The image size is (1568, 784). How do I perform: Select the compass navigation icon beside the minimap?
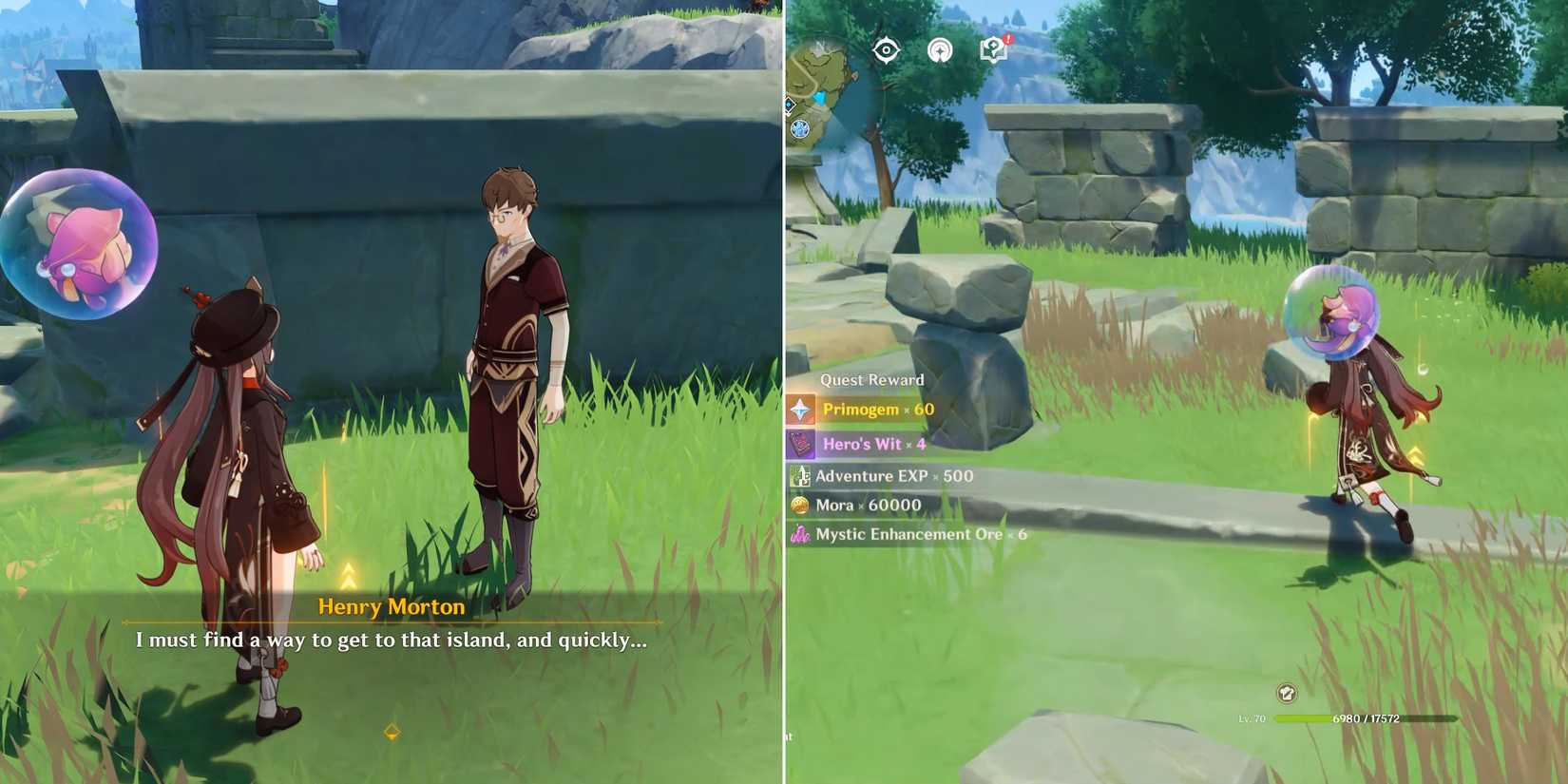[941, 50]
